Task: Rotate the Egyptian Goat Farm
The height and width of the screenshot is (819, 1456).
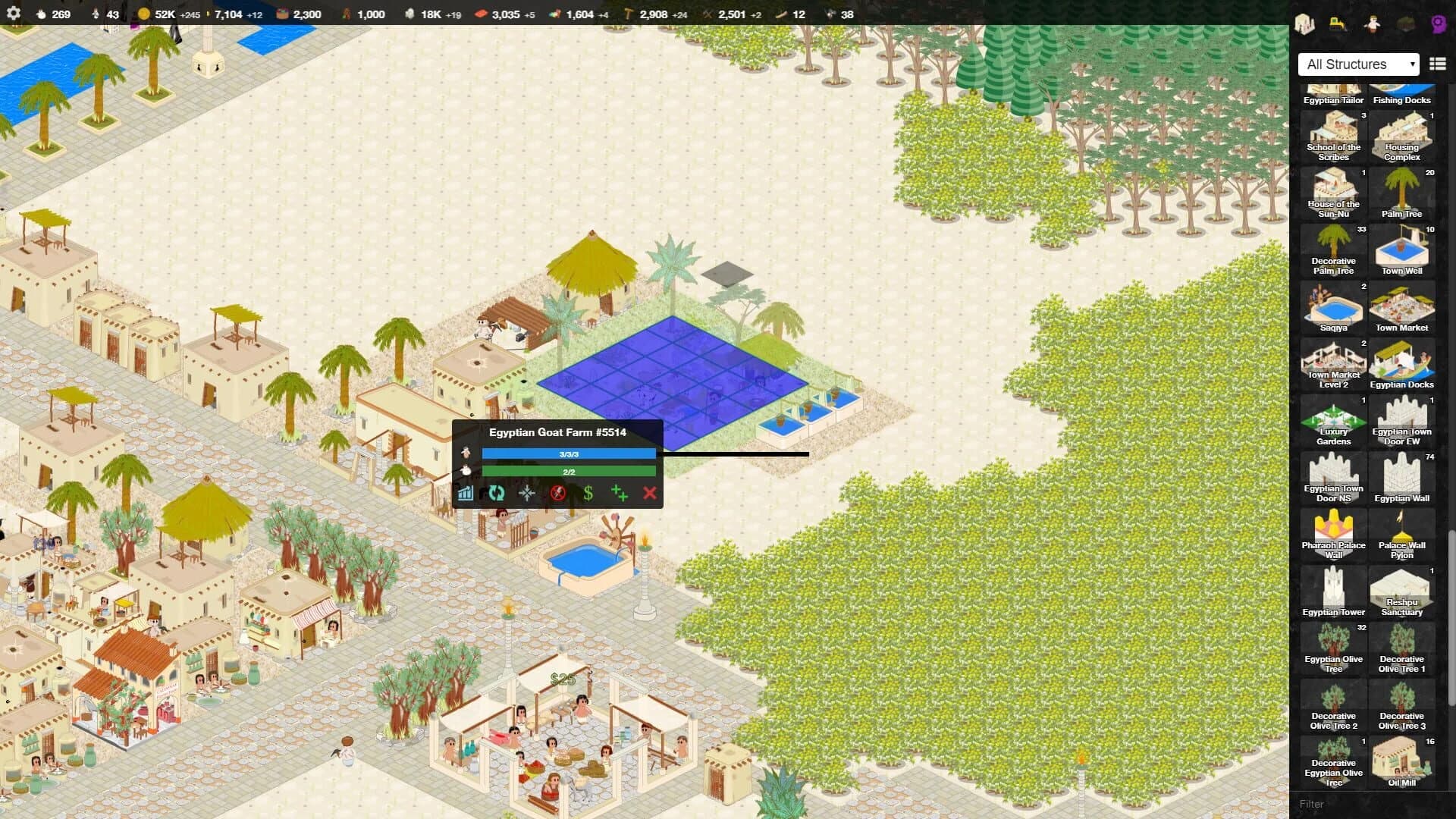Action: (x=496, y=494)
